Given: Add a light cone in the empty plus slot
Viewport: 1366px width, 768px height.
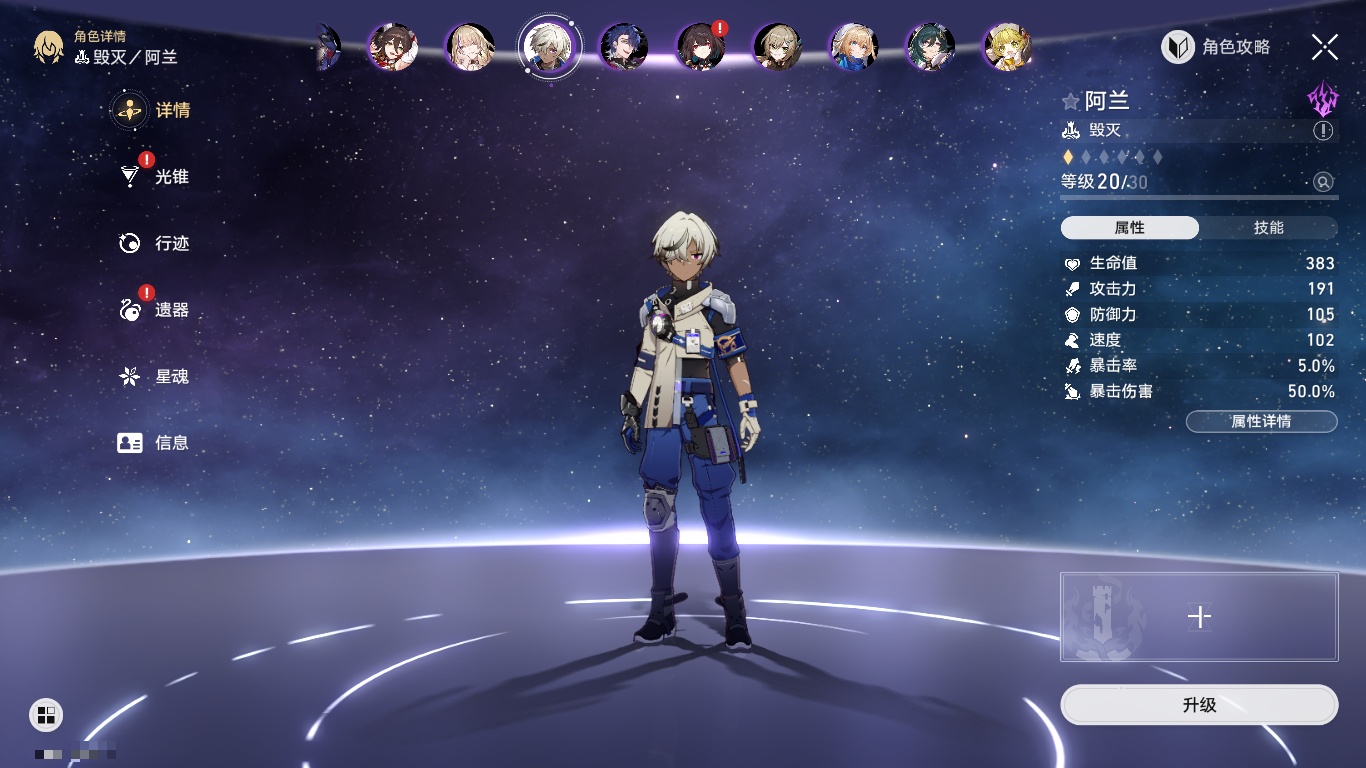Looking at the screenshot, I should click(1199, 617).
